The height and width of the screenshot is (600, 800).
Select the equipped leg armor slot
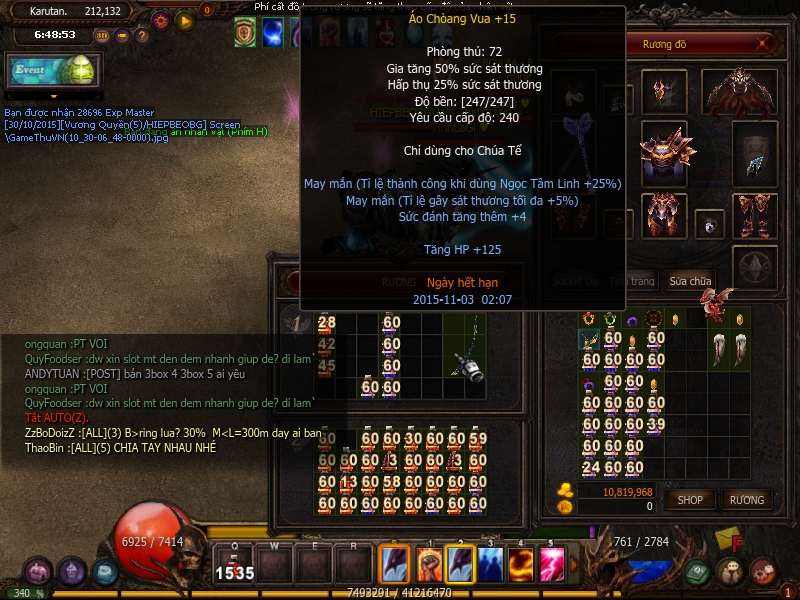[661, 215]
